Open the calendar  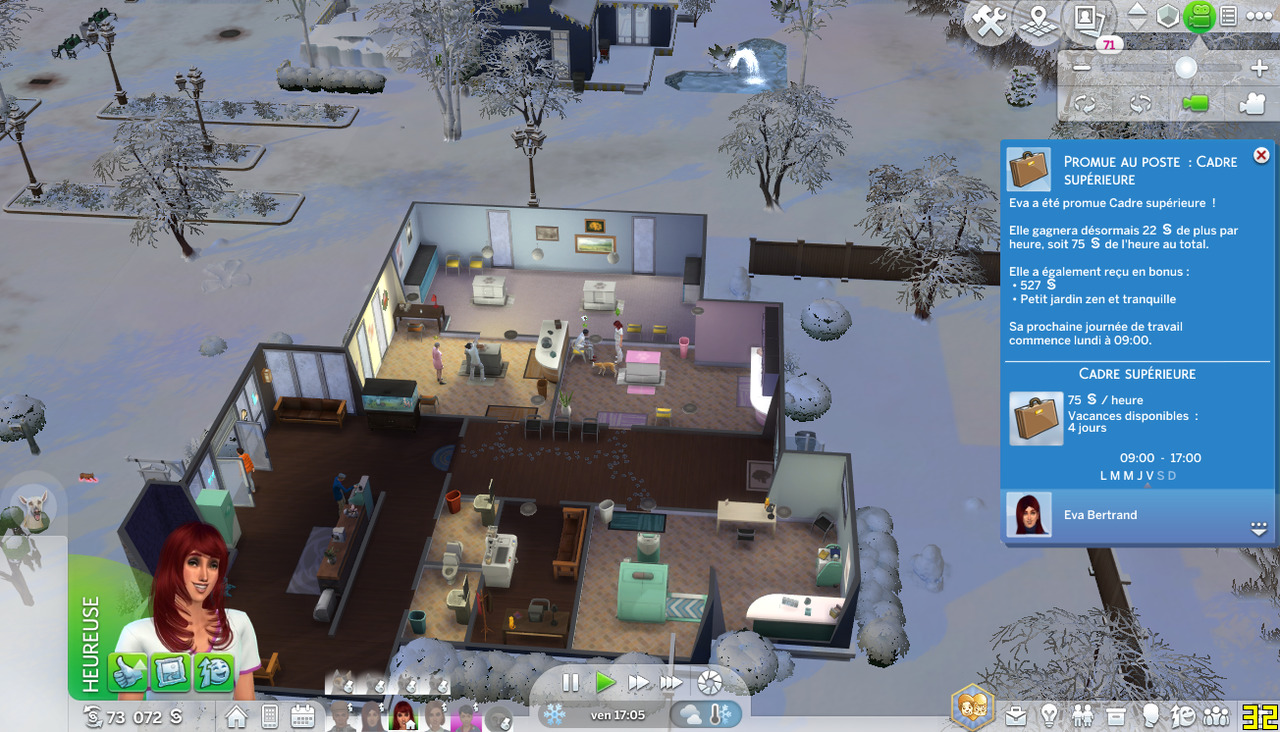click(302, 716)
